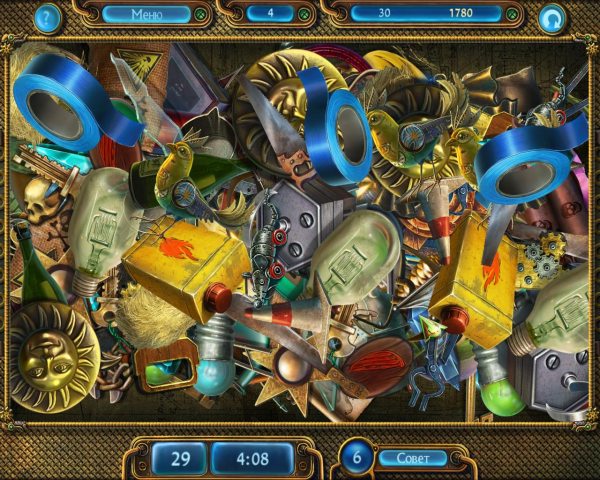Image resolution: width=600 pixels, height=480 pixels.
Task: Click the question mark help button
Action: coord(46,16)
